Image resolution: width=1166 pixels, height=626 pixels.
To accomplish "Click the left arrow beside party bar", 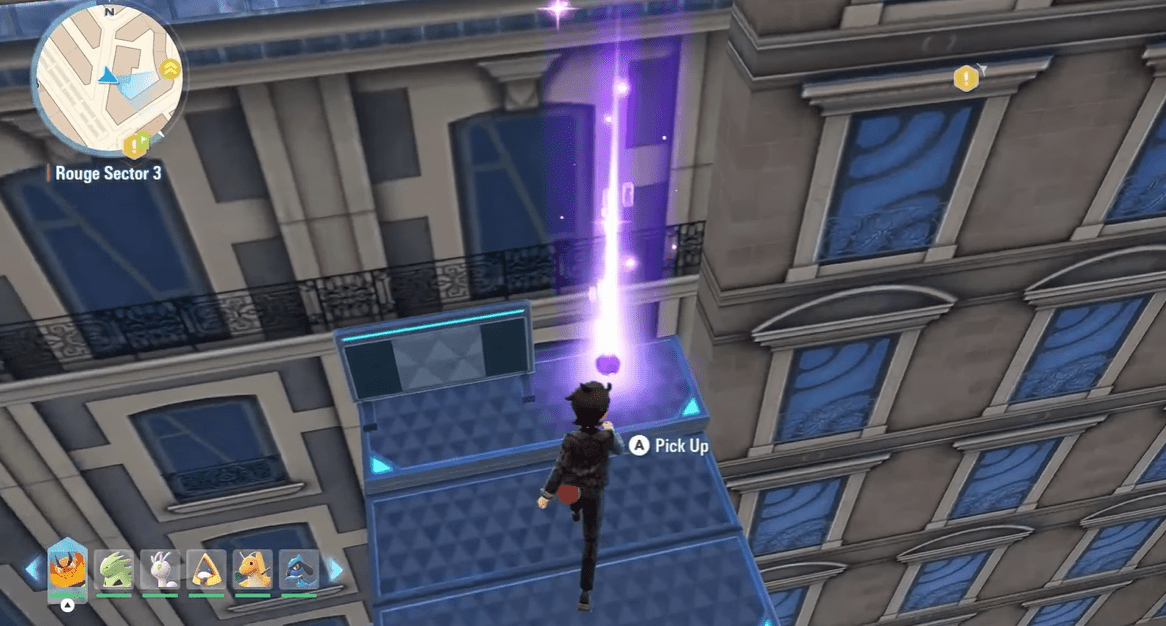I will (33, 571).
